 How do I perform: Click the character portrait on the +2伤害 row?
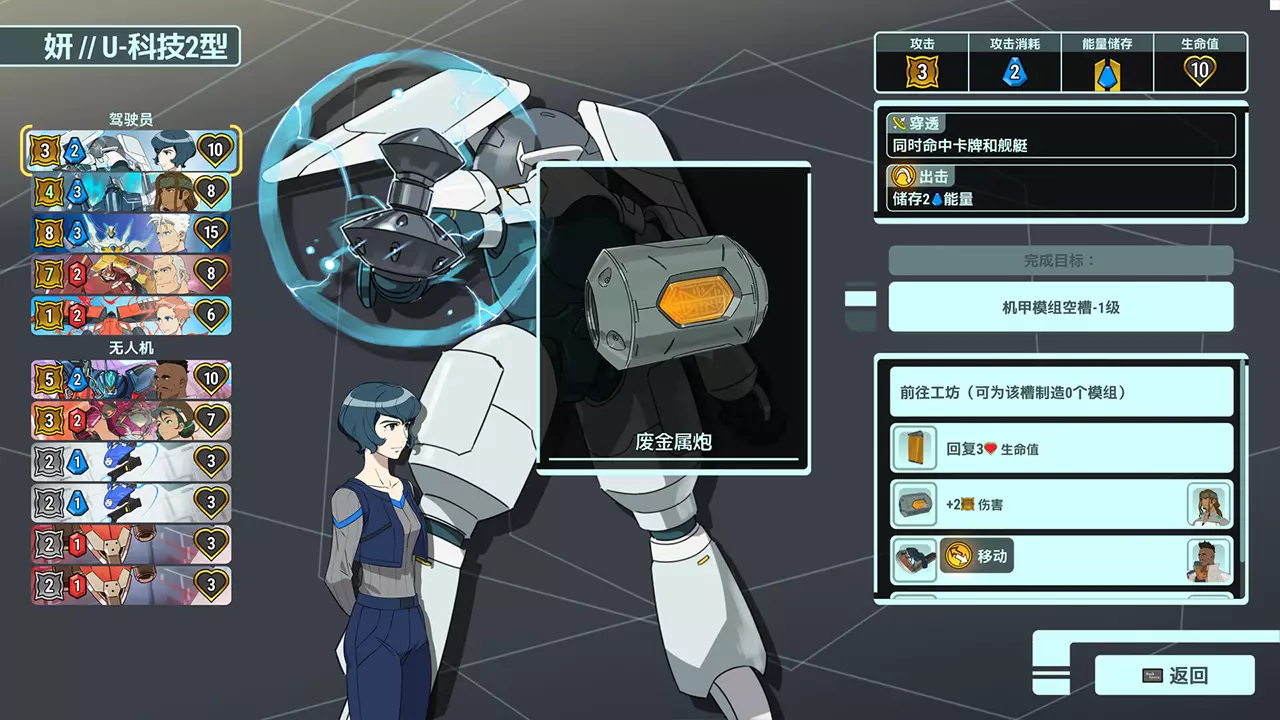[1210, 504]
